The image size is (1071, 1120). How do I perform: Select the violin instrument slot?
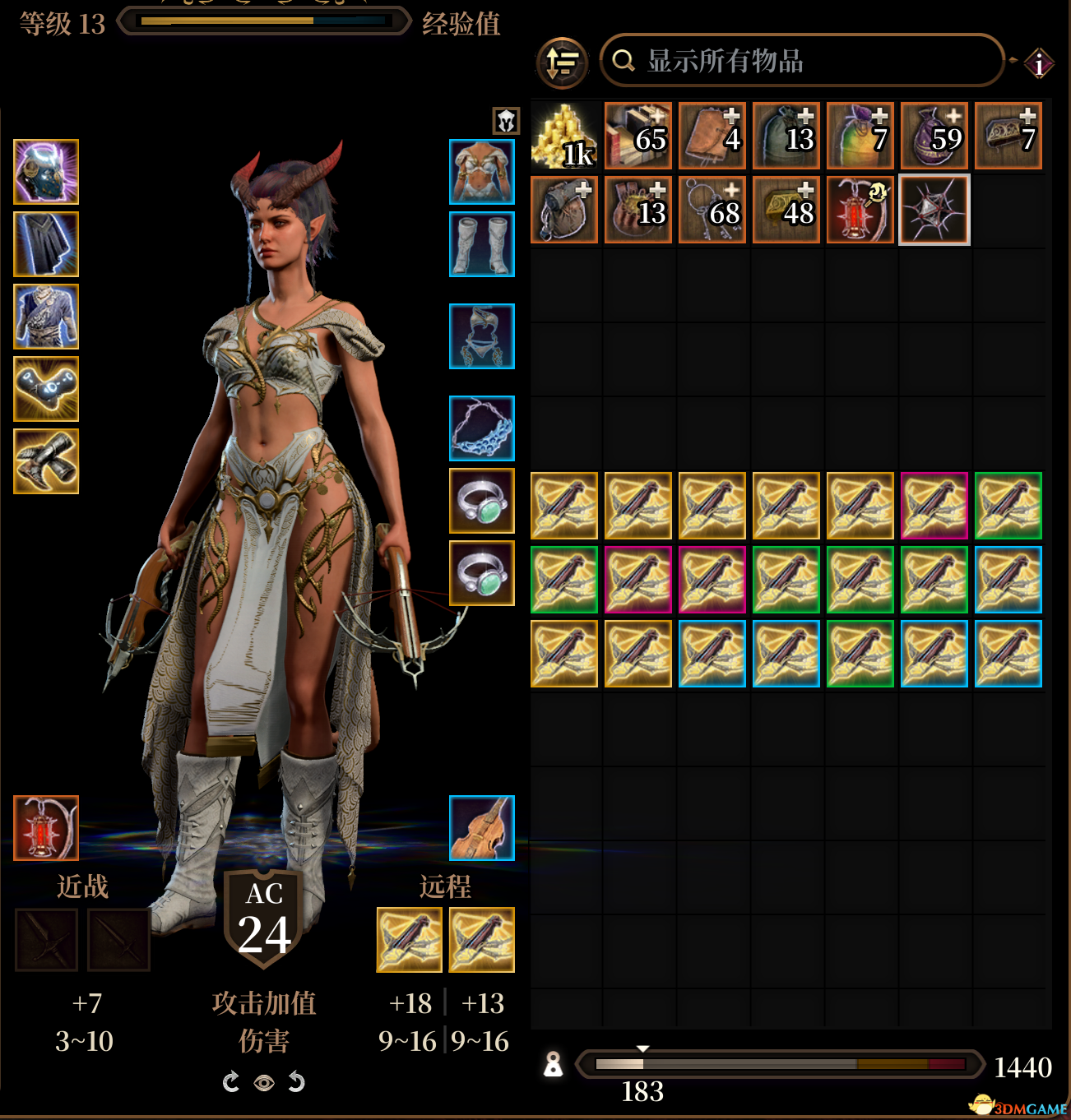pos(482,828)
